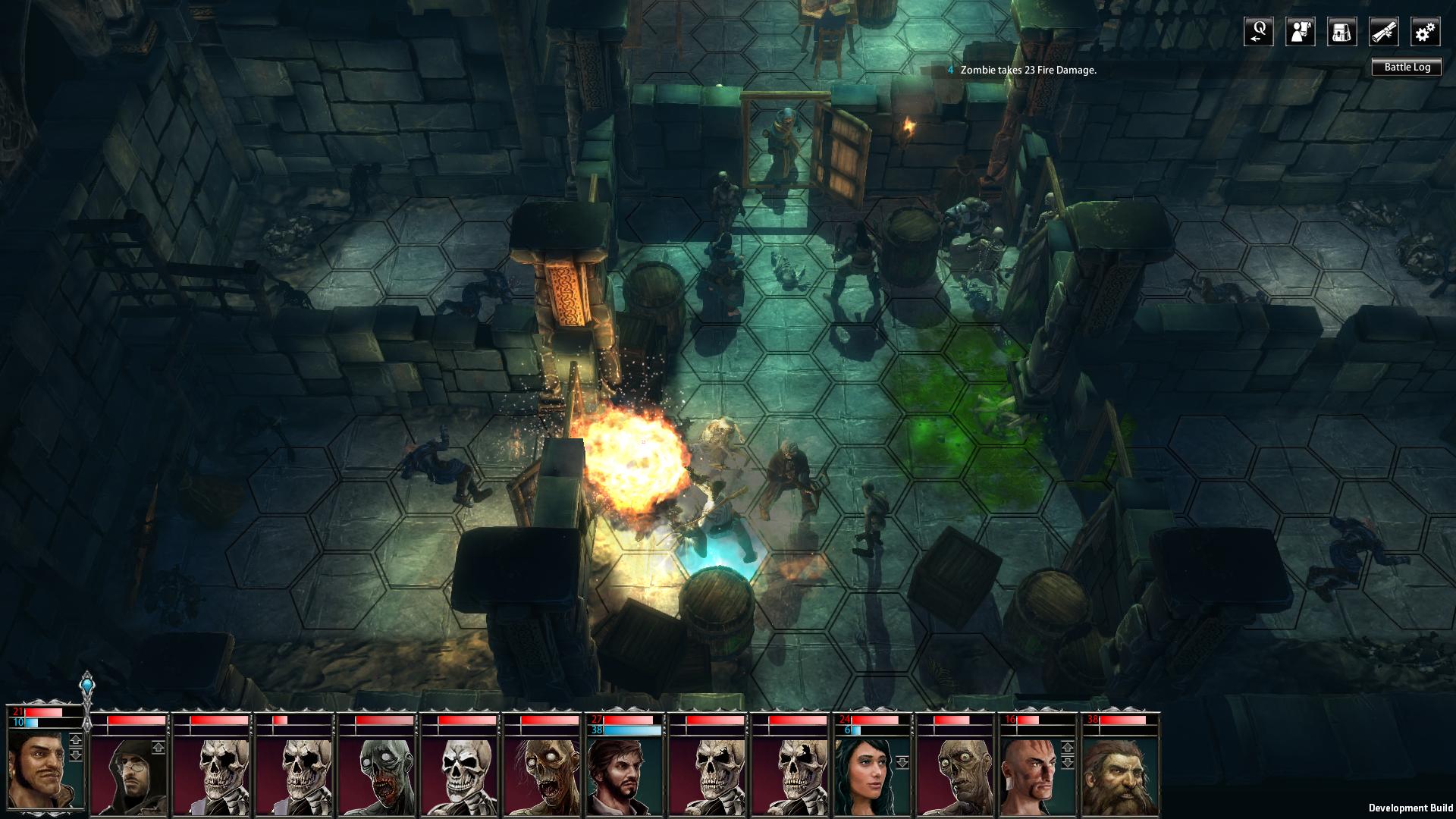Select the bloody-mouthed zombie portrait
This screenshot has height=819, width=1456.
tap(377, 775)
